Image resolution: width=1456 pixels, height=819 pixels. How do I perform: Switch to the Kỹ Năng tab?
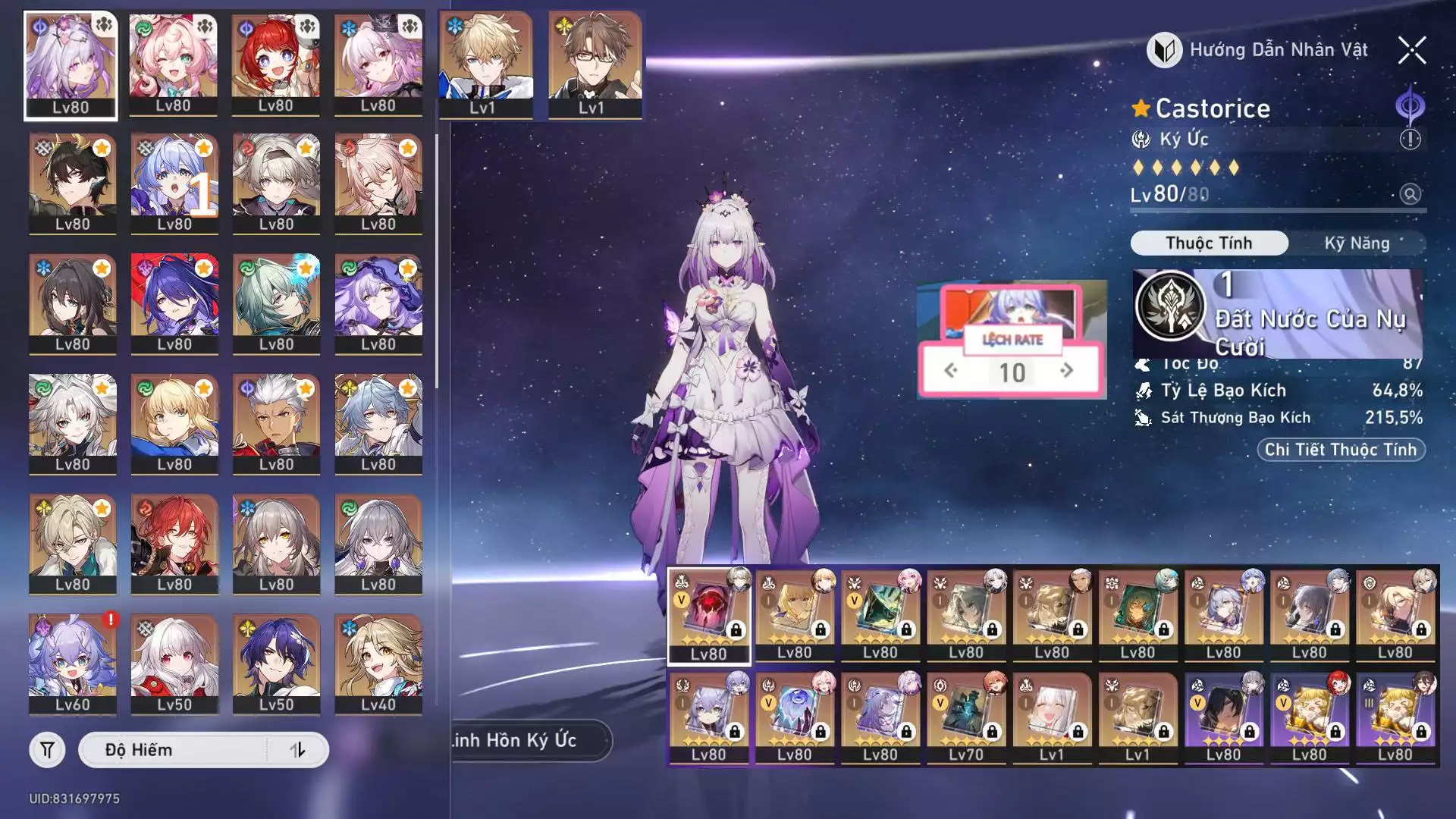(x=1357, y=243)
